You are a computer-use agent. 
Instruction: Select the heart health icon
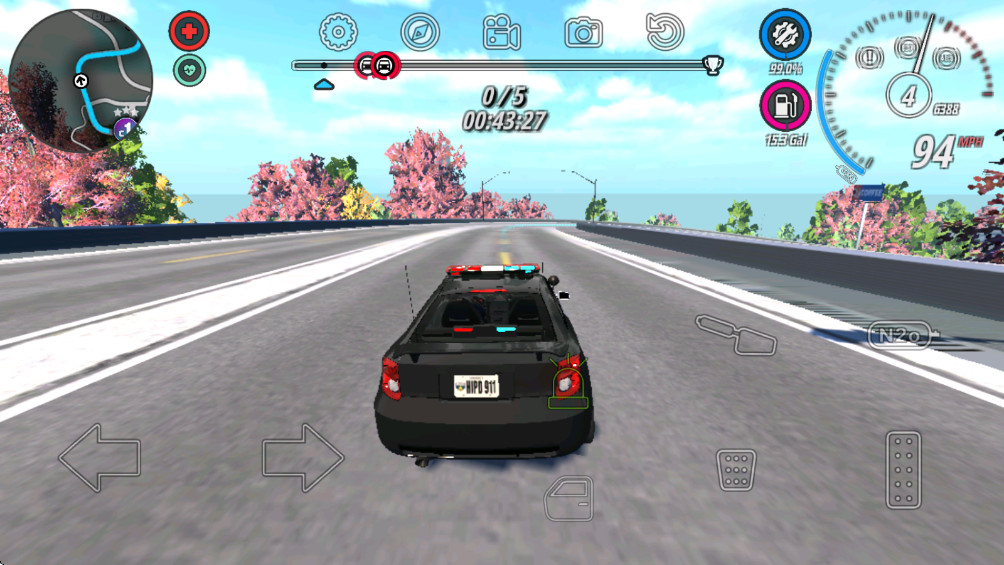[188, 69]
